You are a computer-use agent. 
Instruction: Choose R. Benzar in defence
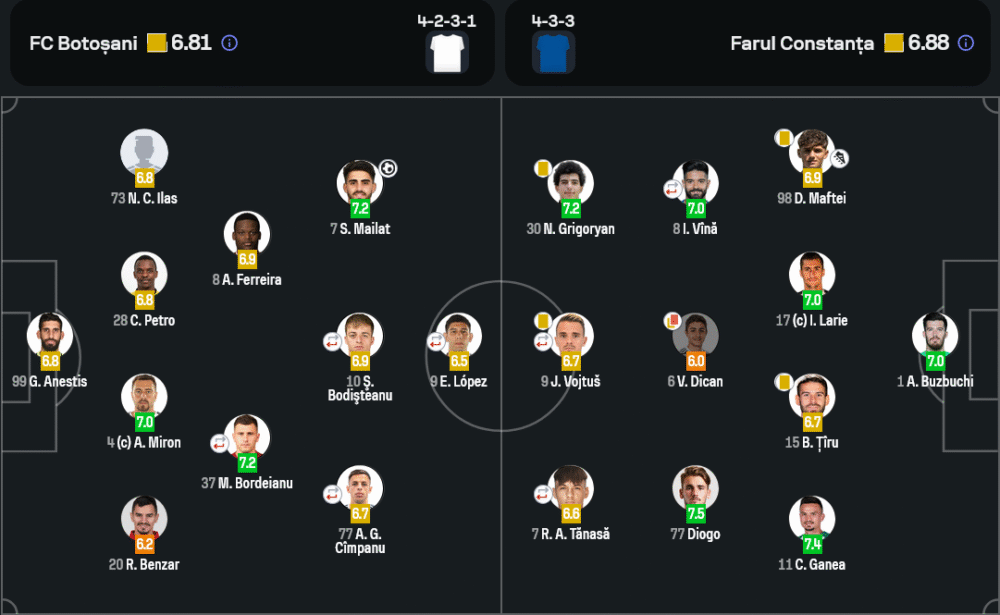(x=145, y=520)
